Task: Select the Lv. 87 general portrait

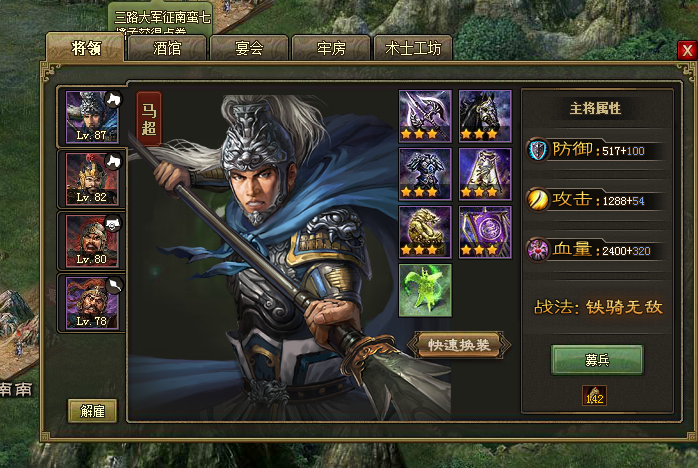Action: (89, 117)
